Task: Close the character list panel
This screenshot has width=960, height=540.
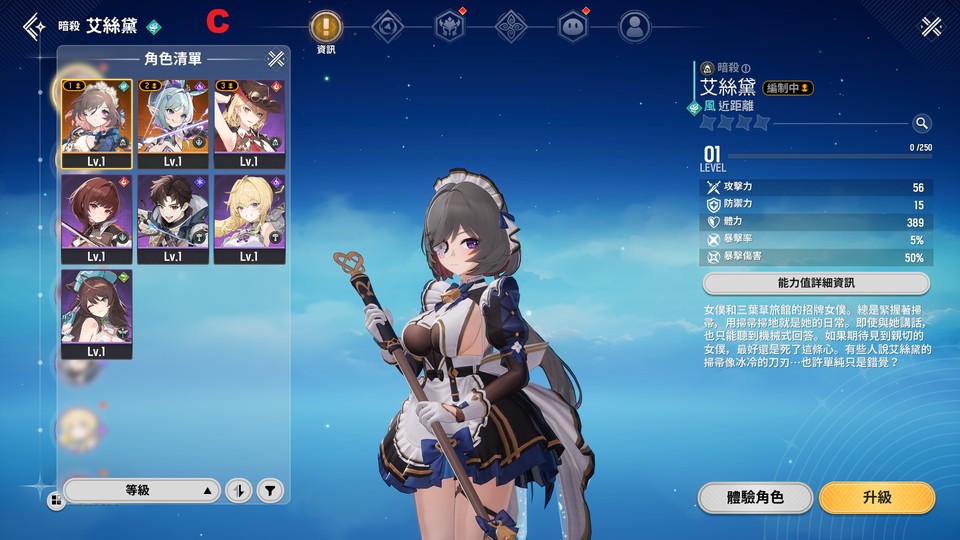Action: pyautogui.click(x=276, y=59)
